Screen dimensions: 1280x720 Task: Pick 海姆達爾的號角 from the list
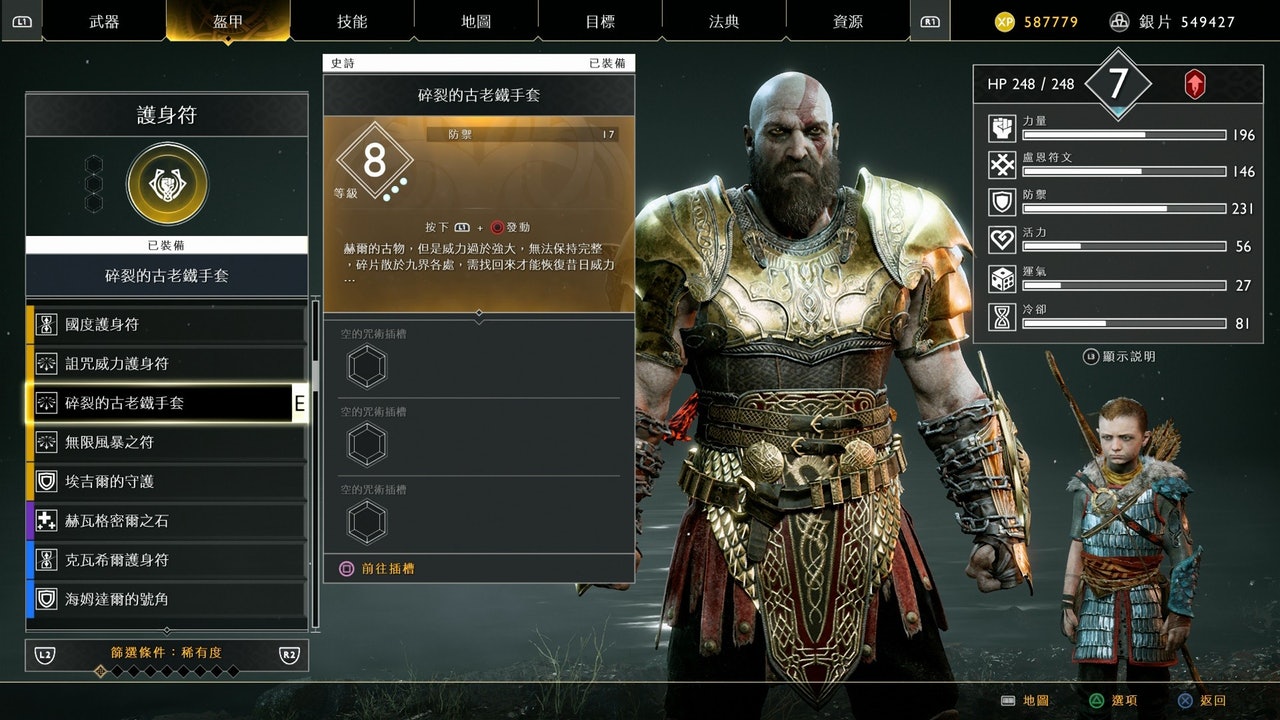tap(166, 599)
